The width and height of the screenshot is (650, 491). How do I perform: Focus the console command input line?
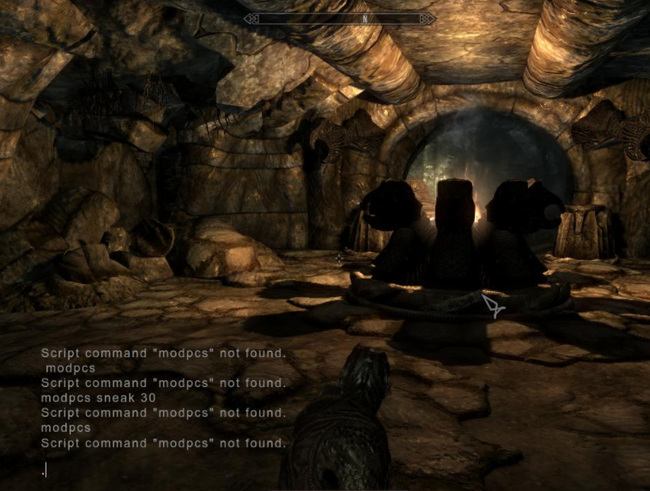pyautogui.click(x=160, y=469)
